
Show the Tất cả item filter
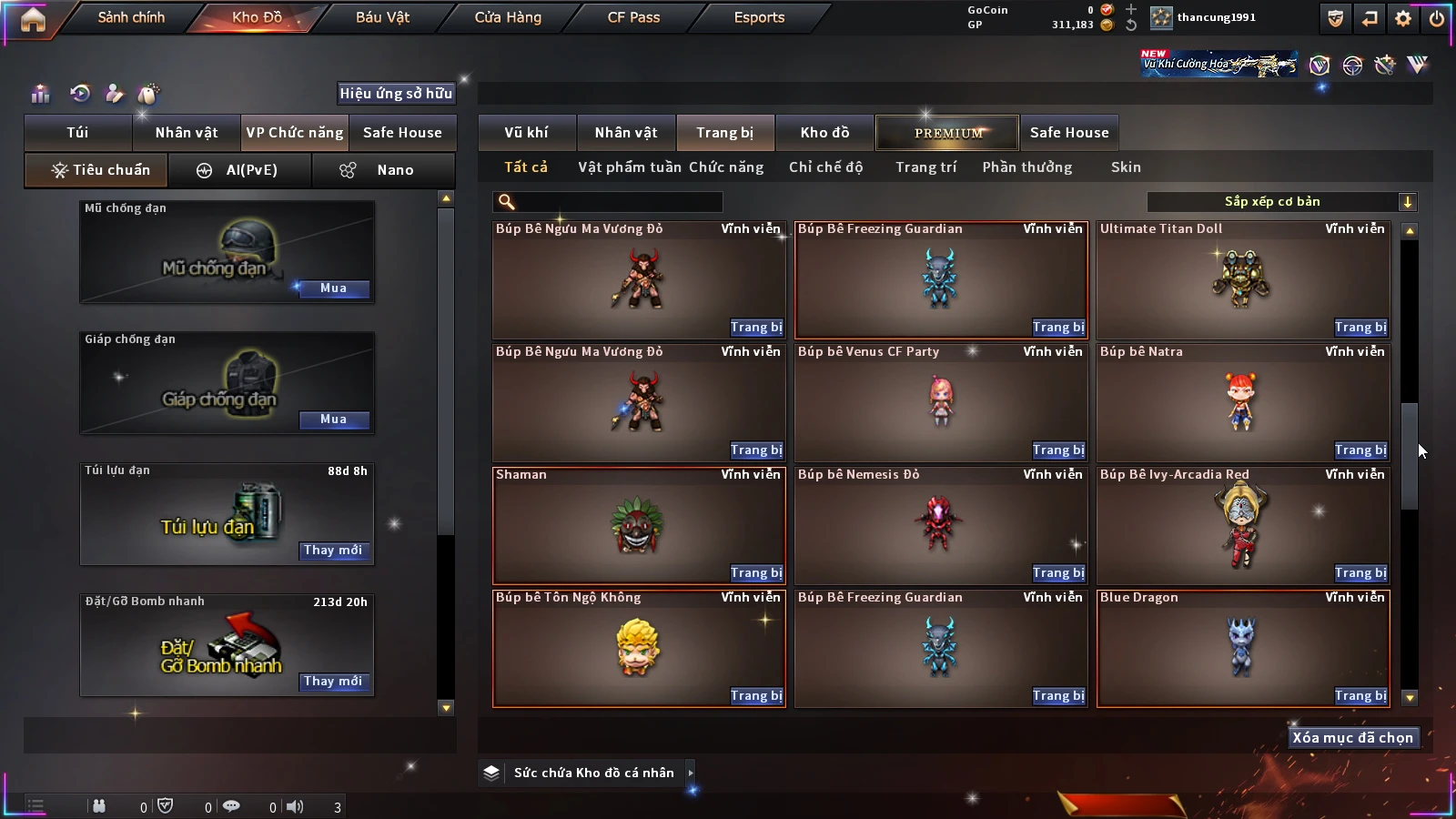click(x=526, y=167)
